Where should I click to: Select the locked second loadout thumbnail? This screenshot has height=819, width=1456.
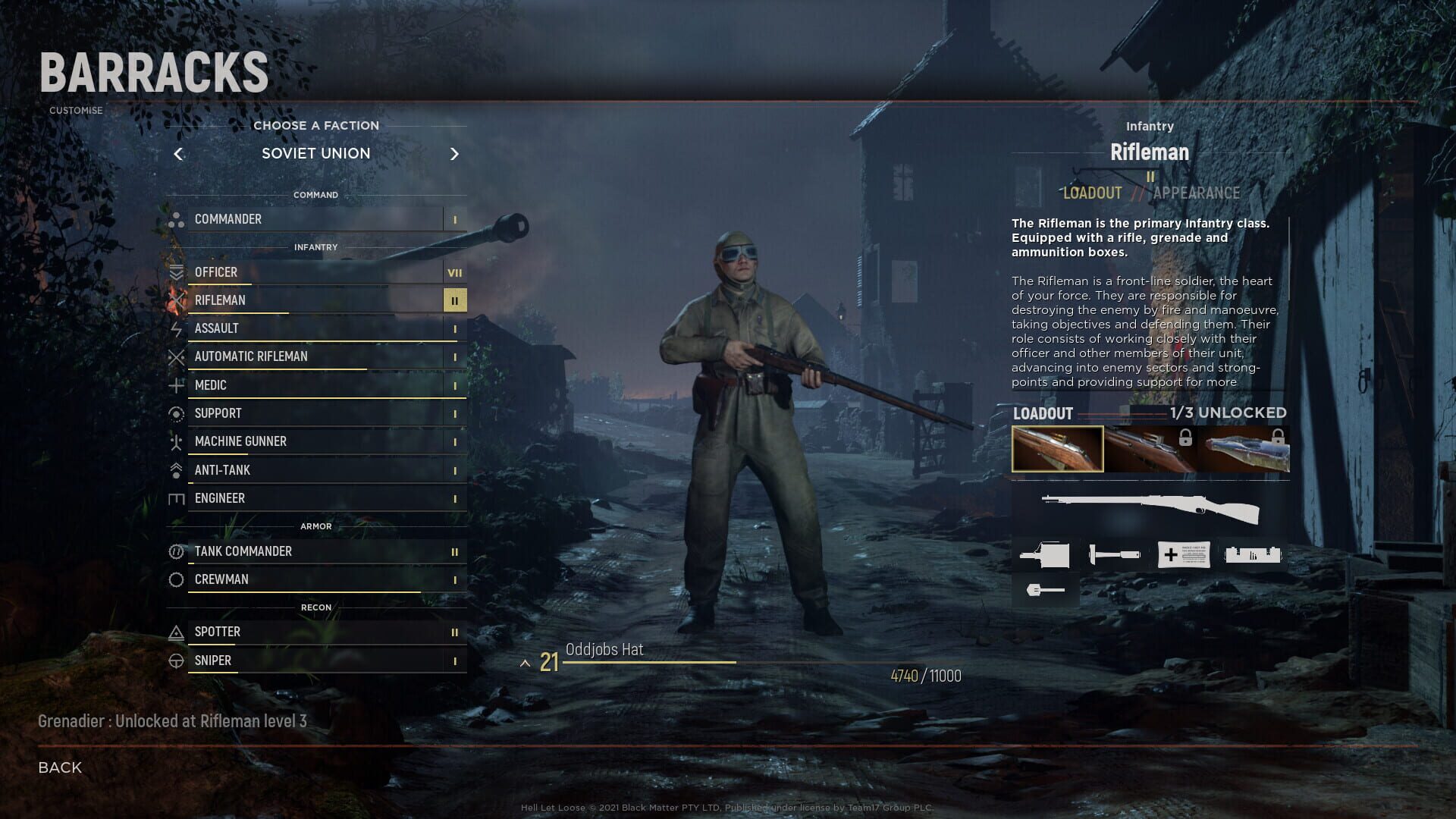click(1151, 449)
